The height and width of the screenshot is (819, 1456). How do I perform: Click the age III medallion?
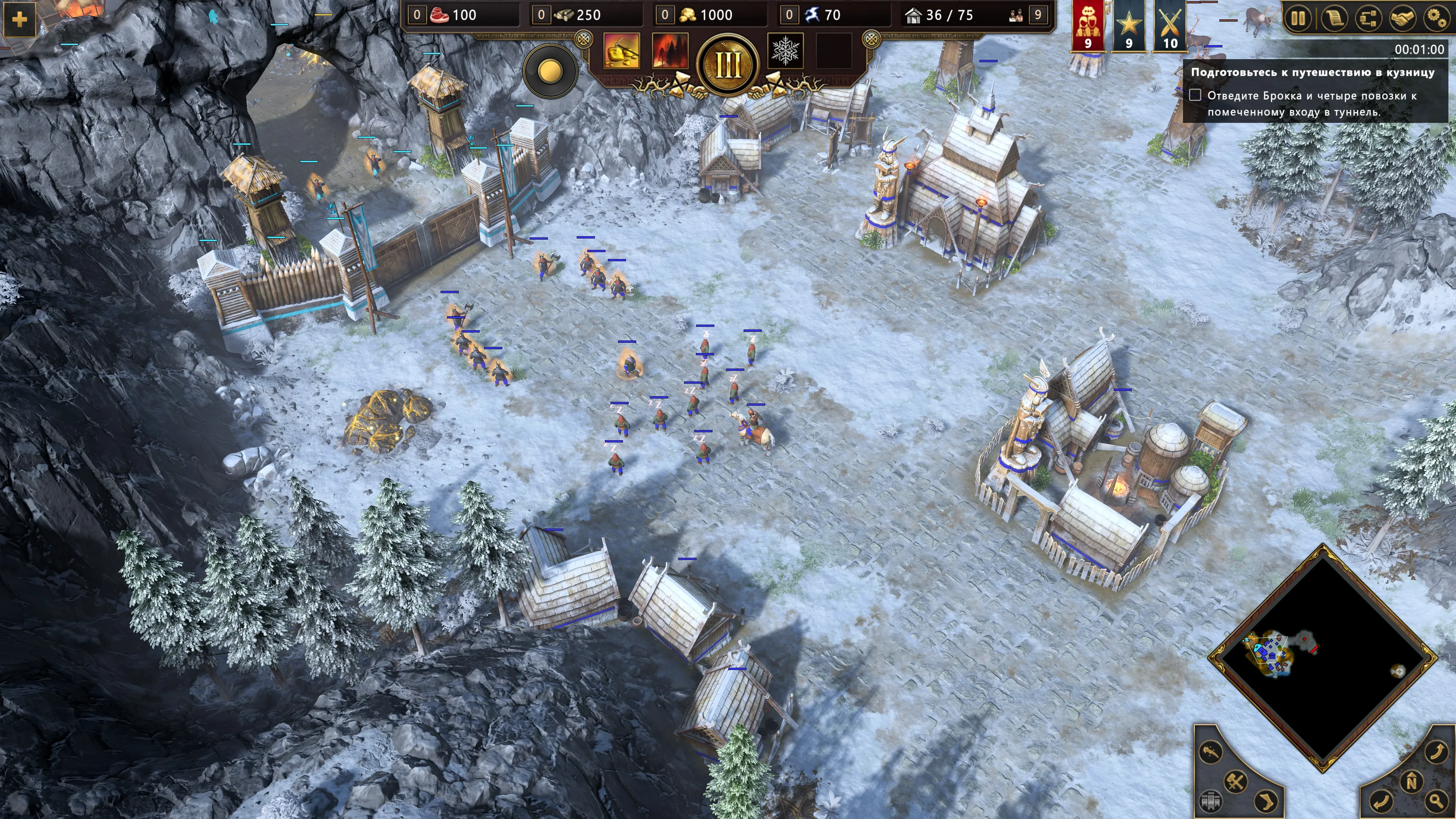728,65
